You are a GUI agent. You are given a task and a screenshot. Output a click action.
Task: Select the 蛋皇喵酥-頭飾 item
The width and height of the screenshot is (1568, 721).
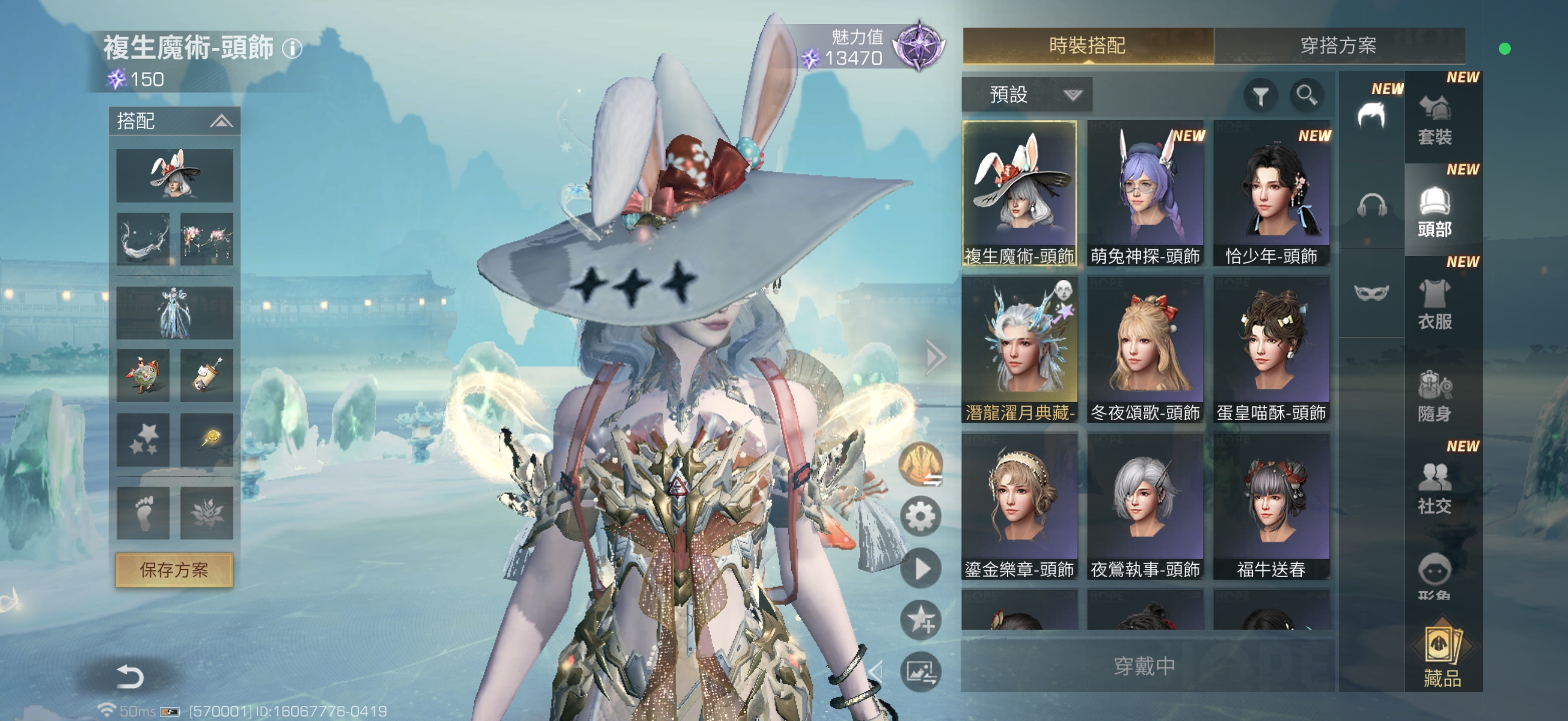1271,350
